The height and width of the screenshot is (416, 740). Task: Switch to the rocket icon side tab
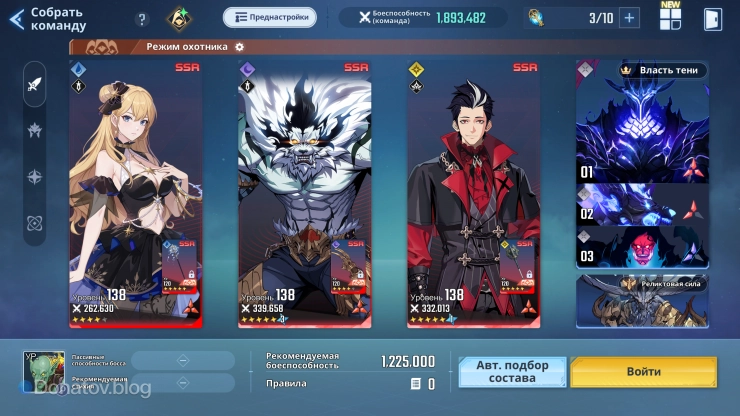point(35,84)
